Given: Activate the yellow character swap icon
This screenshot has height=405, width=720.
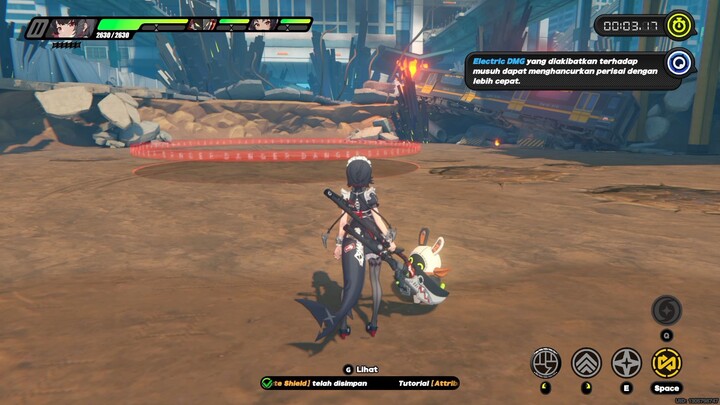Looking at the screenshot, I should [x=666, y=361].
